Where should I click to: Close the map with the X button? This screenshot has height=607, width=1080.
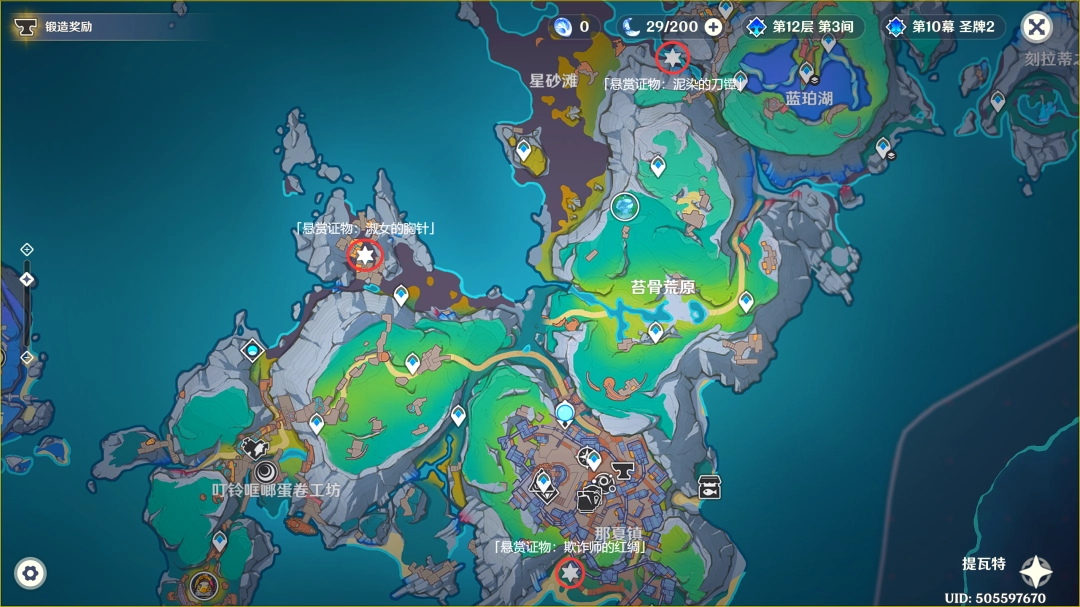pyautogui.click(x=1037, y=27)
